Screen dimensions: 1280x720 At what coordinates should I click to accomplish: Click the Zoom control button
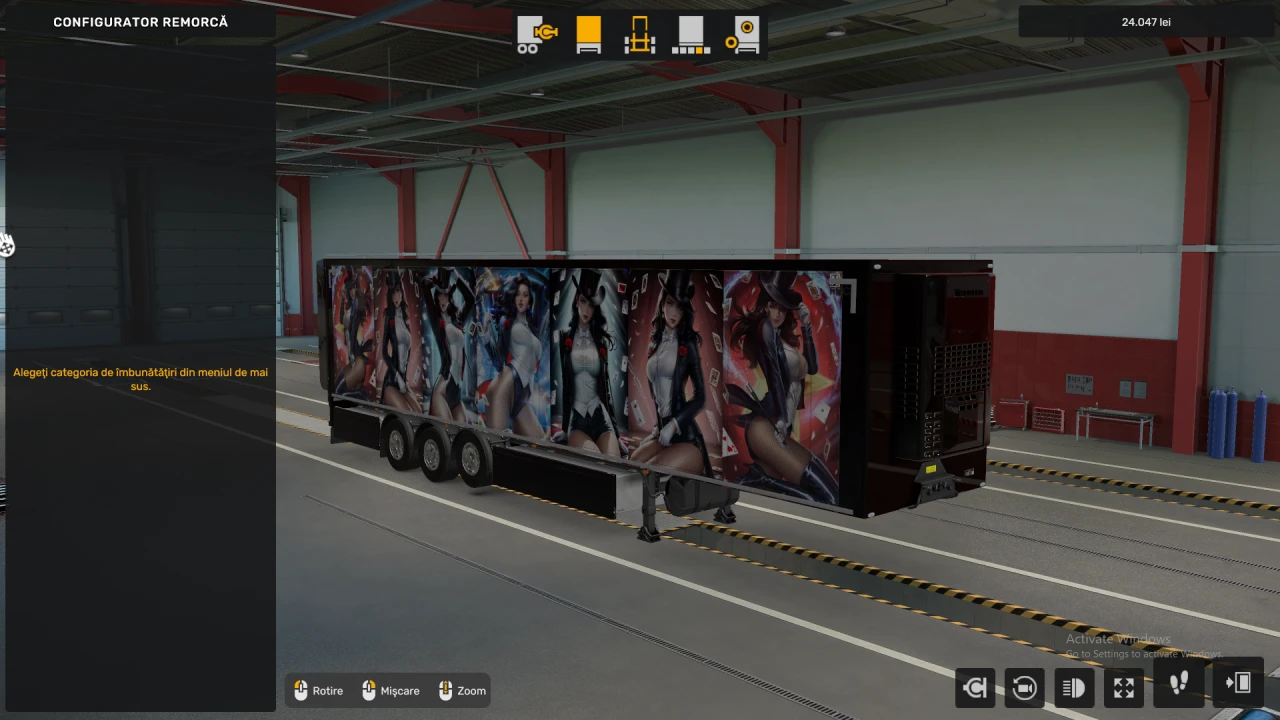(x=461, y=690)
